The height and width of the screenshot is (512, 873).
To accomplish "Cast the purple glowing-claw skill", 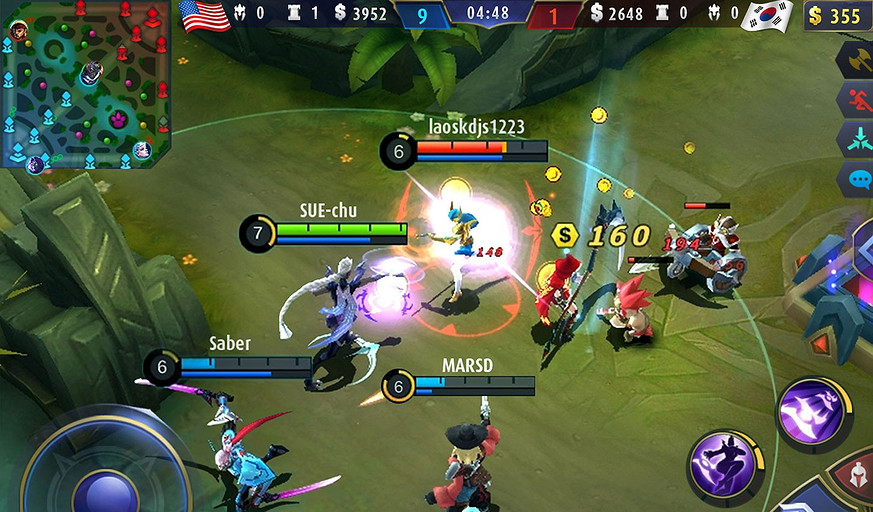I will (812, 412).
